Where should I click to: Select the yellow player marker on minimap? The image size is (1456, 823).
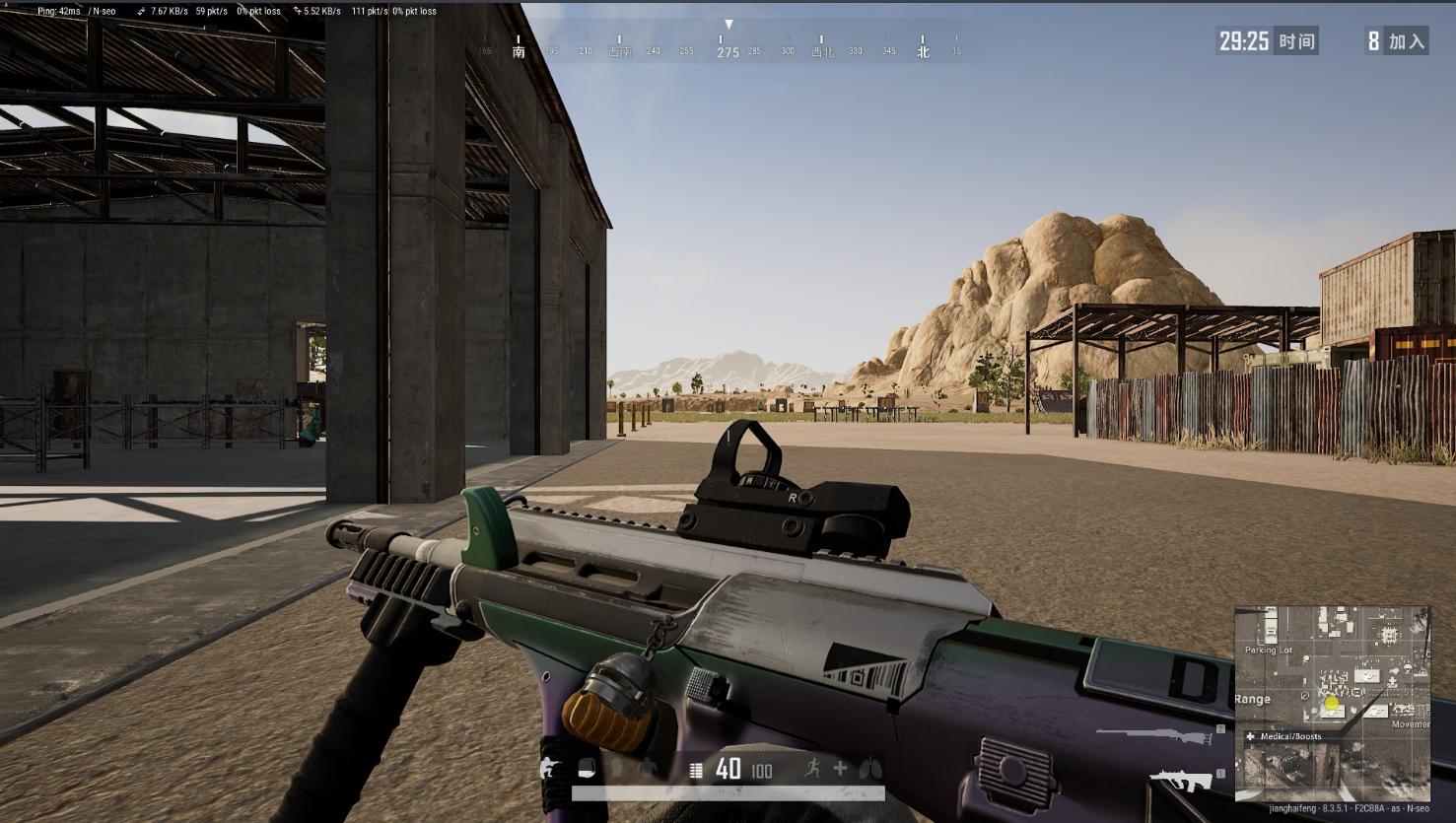[x=1332, y=703]
